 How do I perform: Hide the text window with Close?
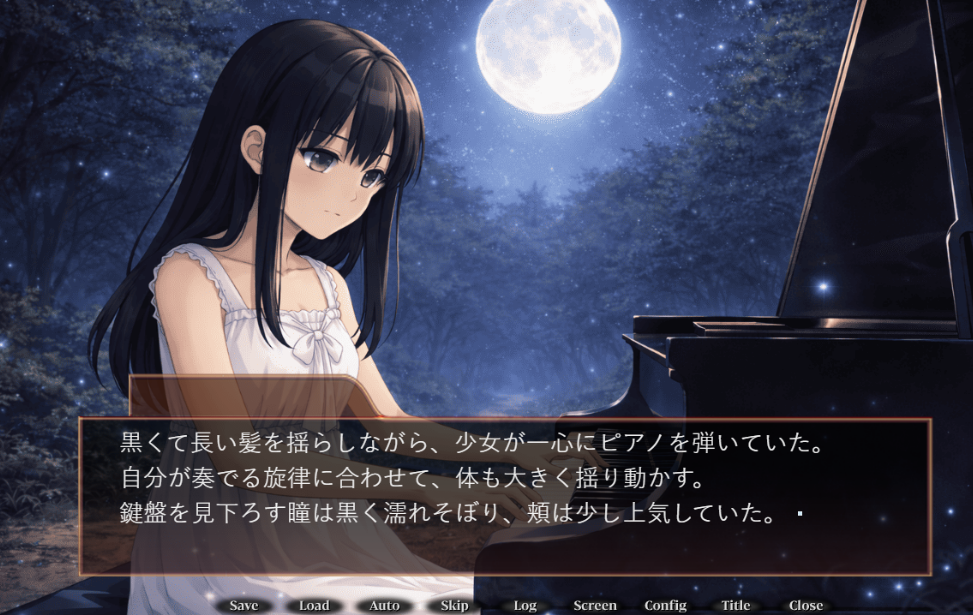tap(805, 605)
